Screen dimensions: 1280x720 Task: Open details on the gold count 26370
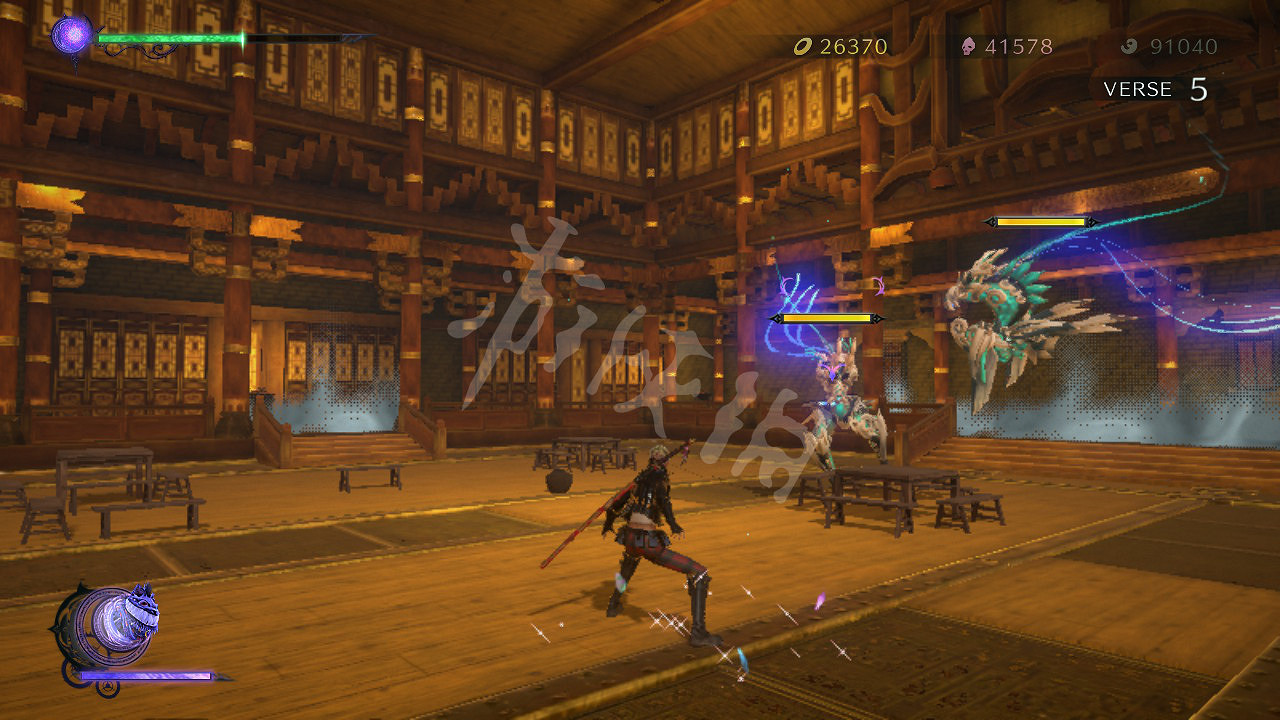tap(849, 46)
